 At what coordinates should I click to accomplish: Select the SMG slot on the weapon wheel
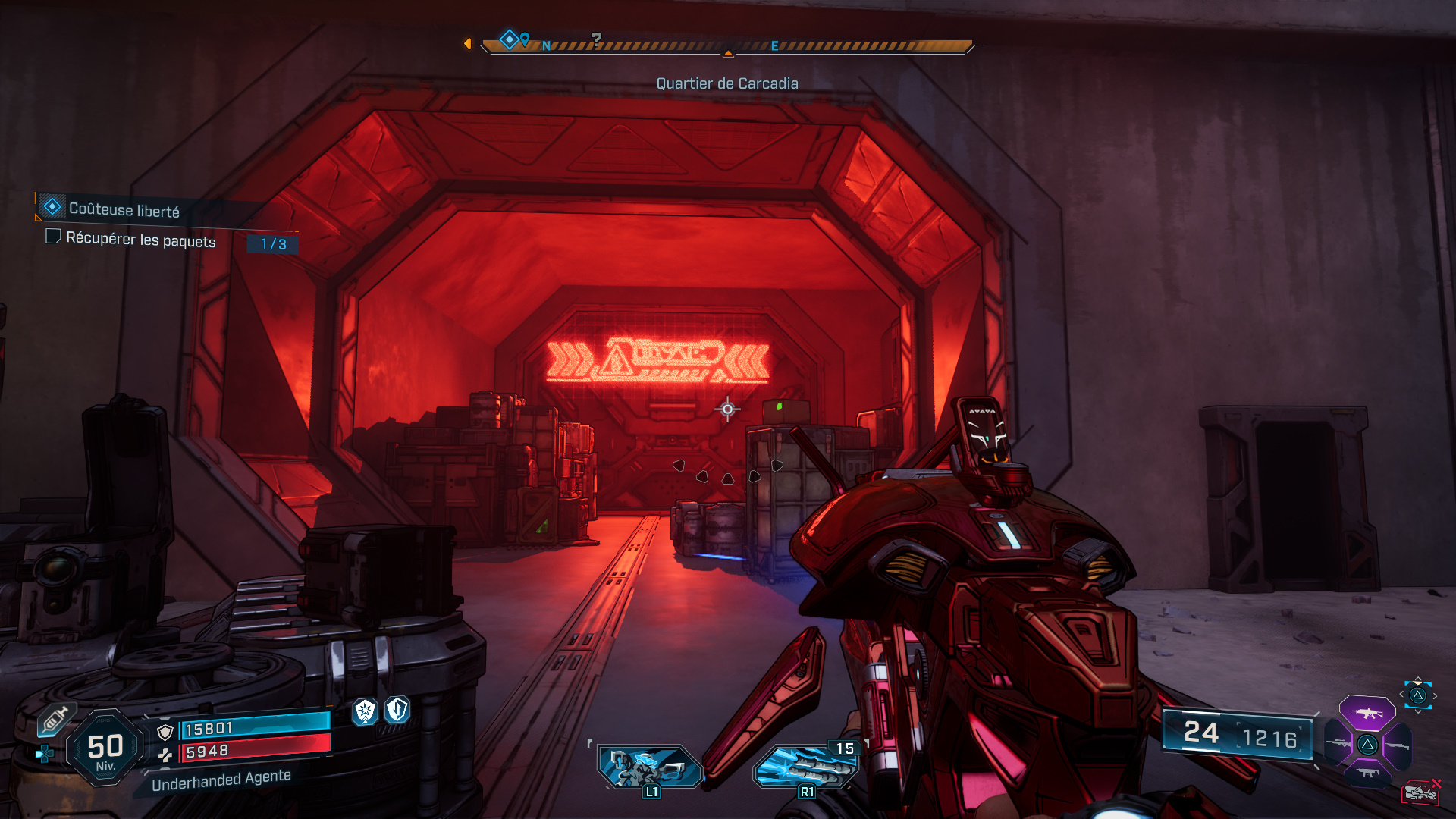click(x=1367, y=773)
